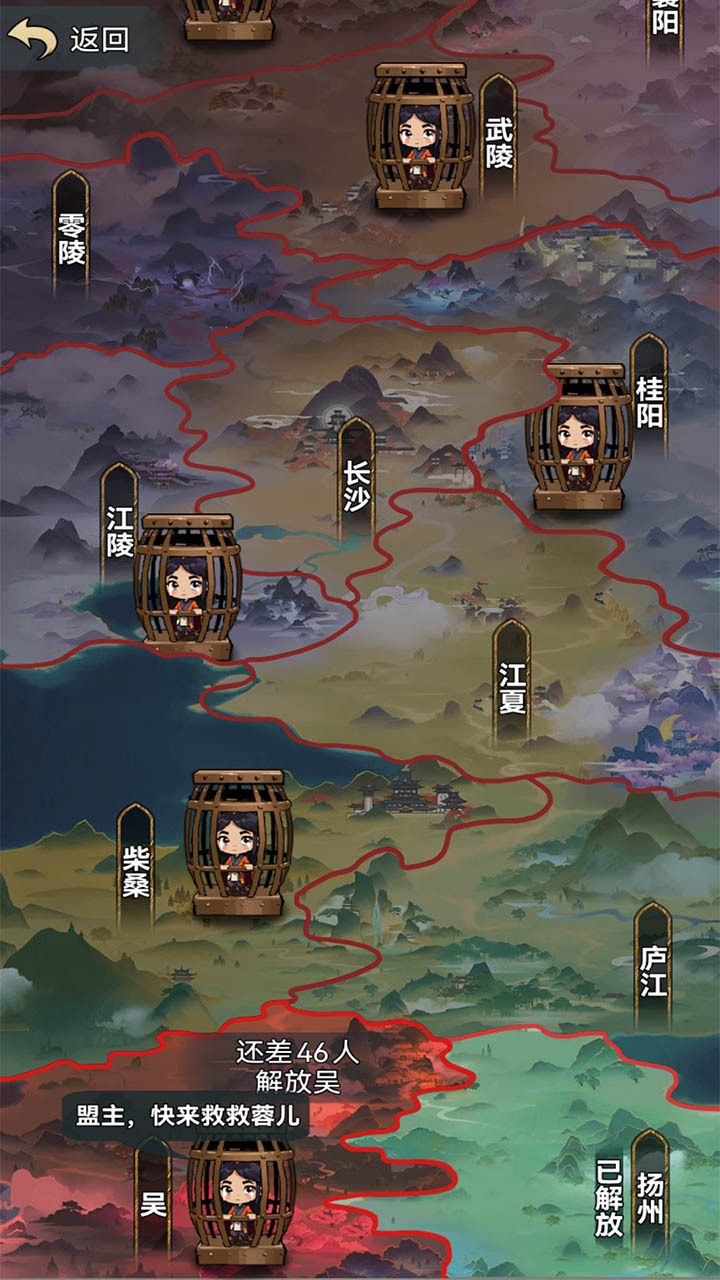This screenshot has width=720, height=1280.
Task: Choose the caged captive beside 柴桑
Action: click(238, 842)
